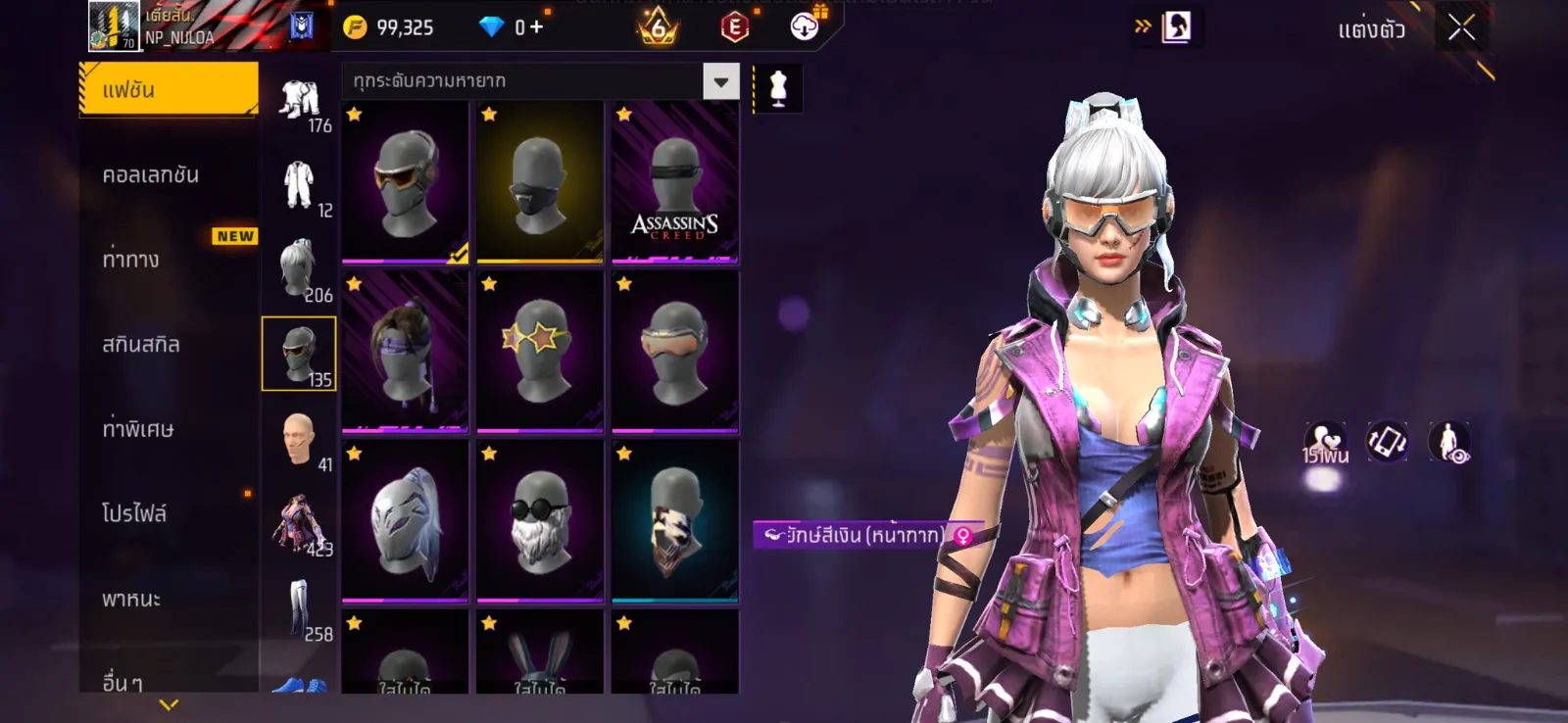This screenshot has height=723, width=1568.
Task: Open the rarity filter dropdown
Action: [720, 81]
